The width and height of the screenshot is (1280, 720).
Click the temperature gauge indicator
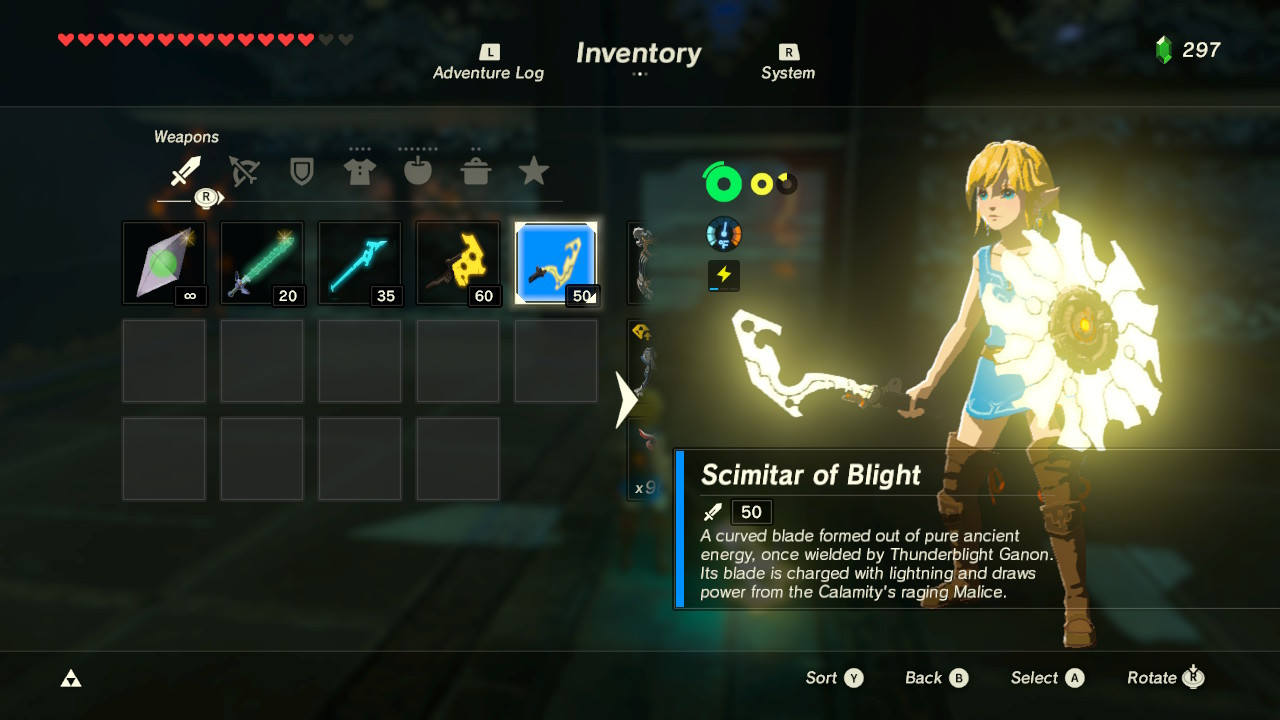pos(723,233)
